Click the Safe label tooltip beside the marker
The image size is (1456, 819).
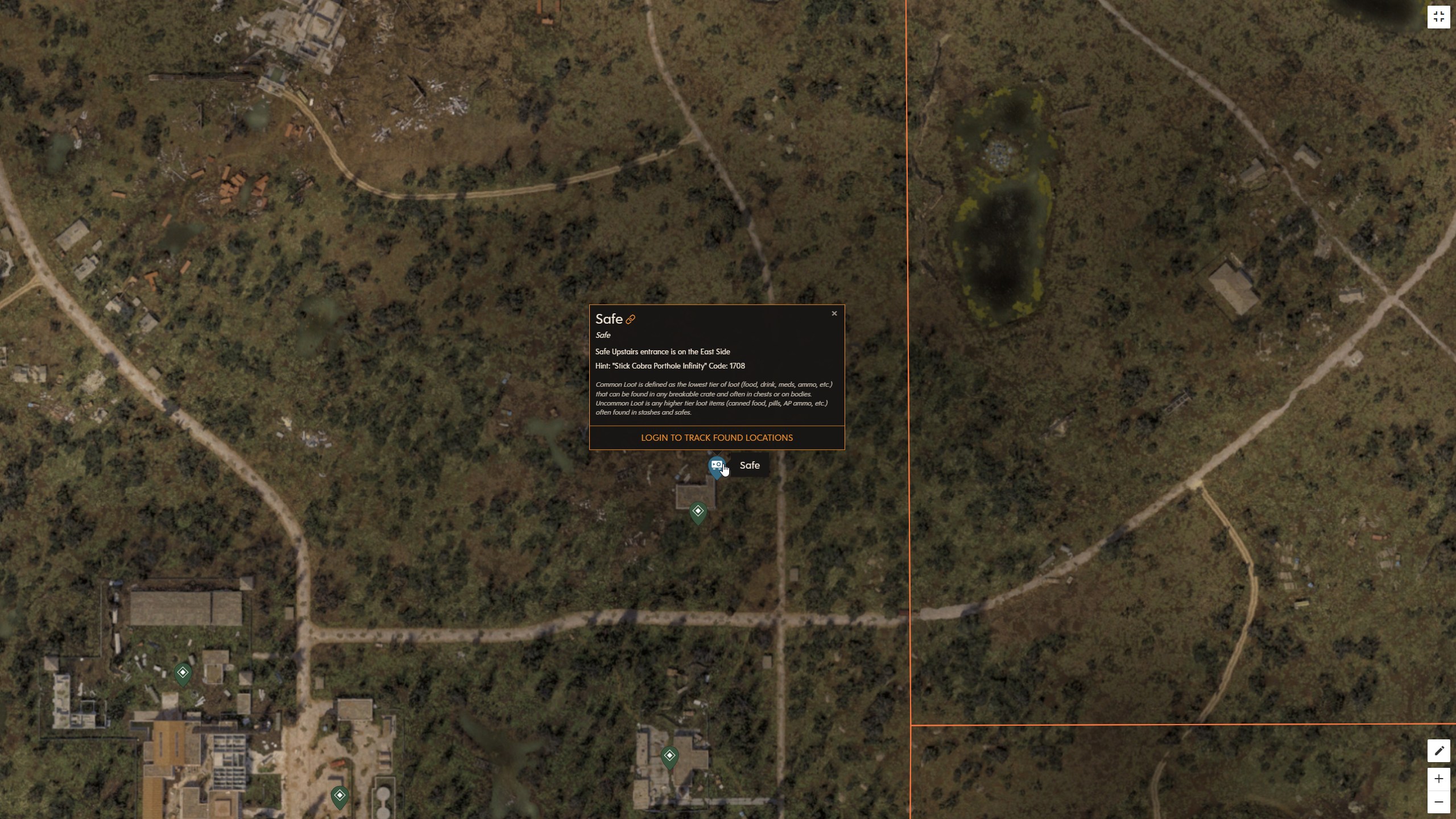click(x=750, y=465)
